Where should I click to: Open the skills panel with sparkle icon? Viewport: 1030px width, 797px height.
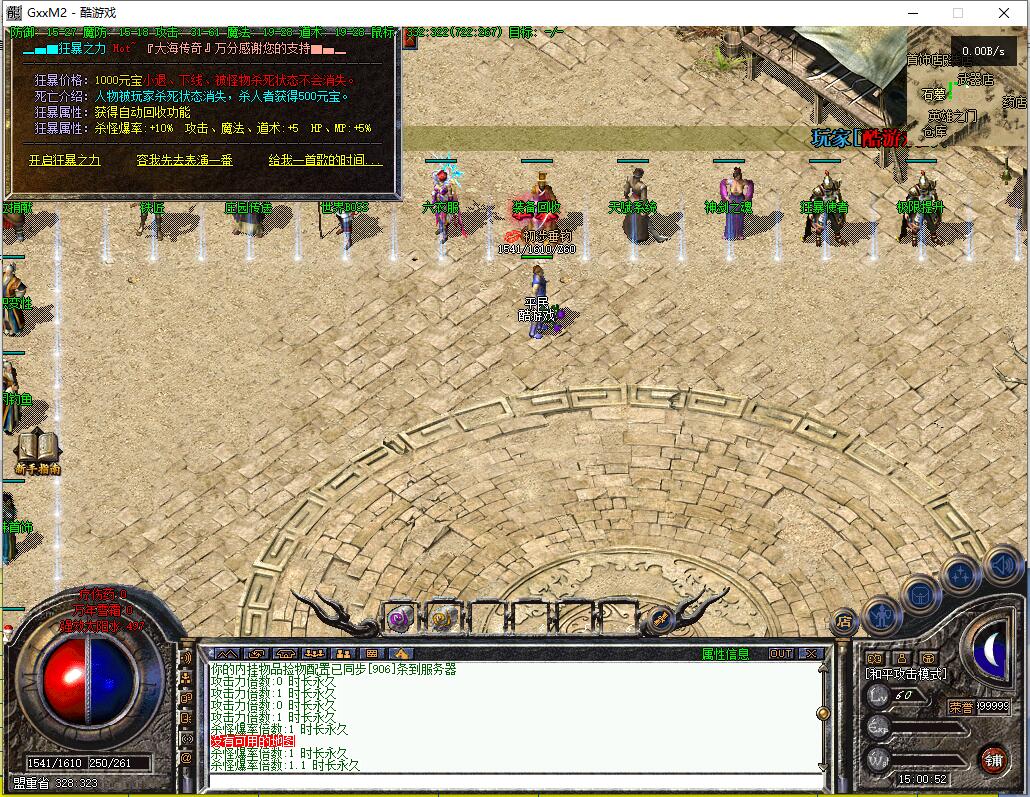click(960, 575)
